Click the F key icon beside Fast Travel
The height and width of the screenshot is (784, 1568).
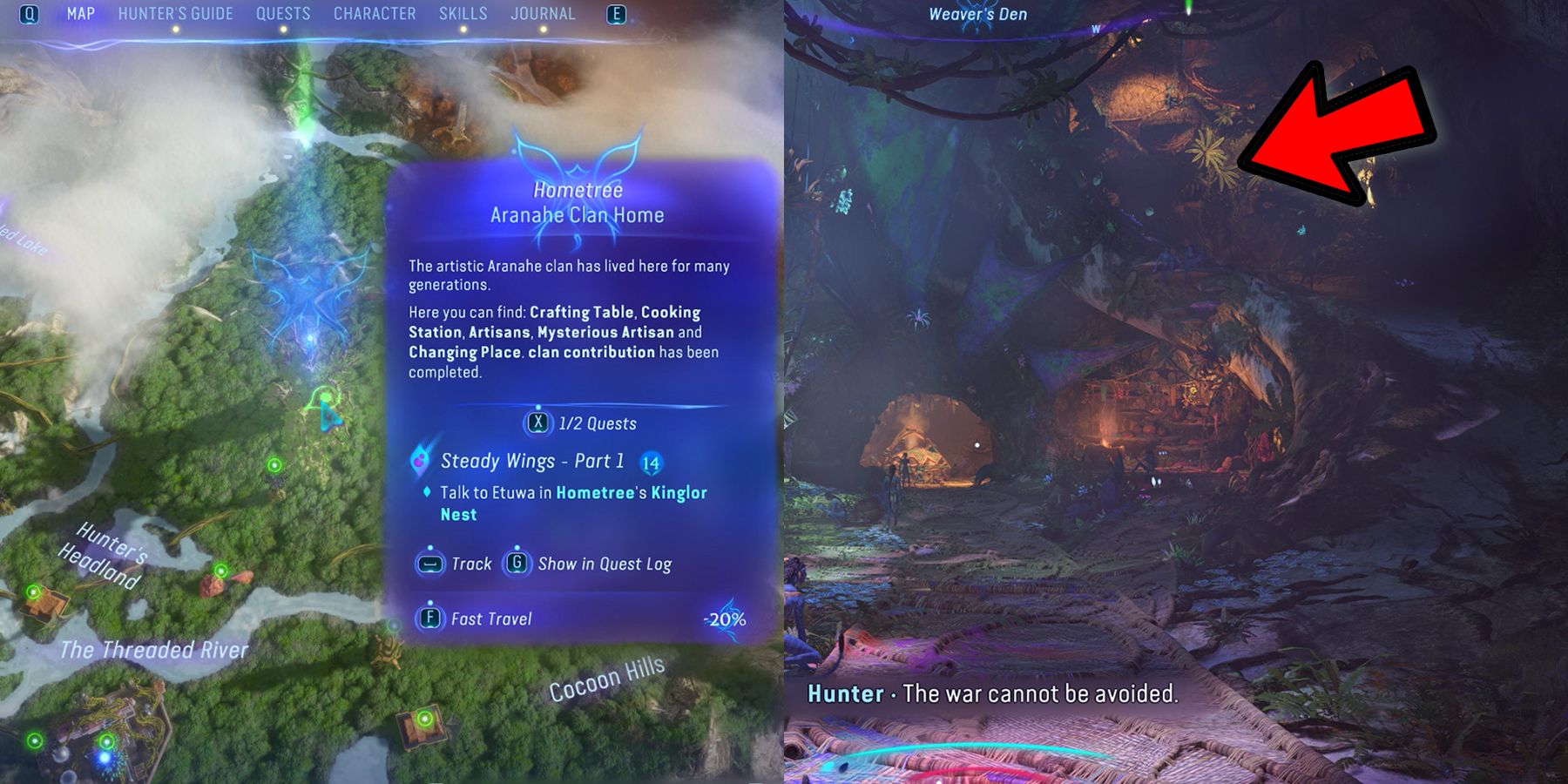click(429, 618)
